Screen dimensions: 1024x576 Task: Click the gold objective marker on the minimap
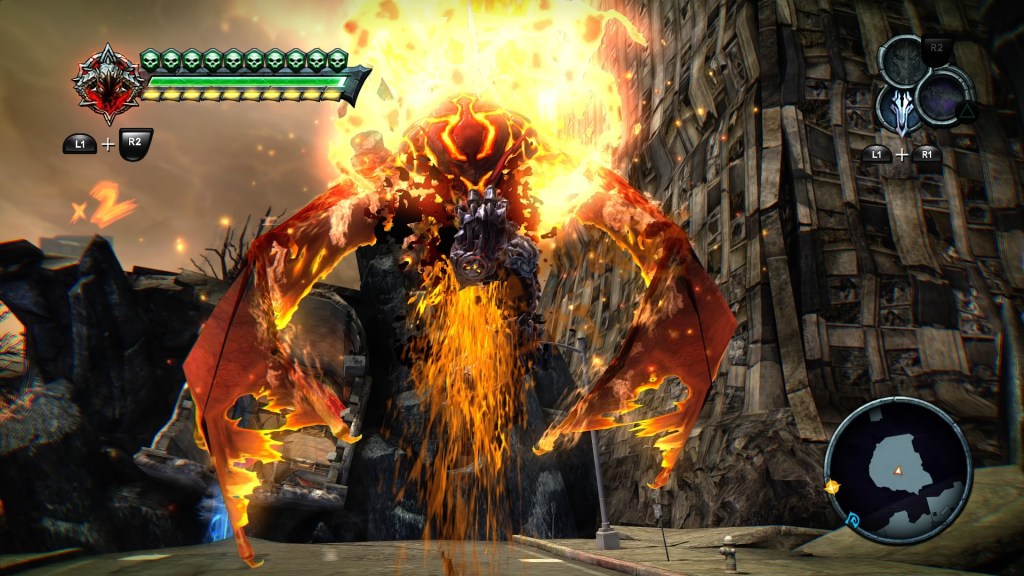coord(831,487)
